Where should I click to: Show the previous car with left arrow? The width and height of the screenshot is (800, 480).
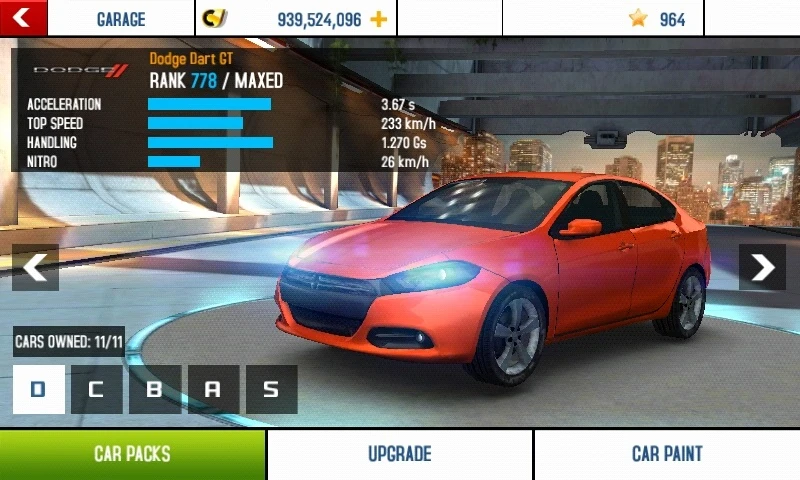[x=35, y=267]
